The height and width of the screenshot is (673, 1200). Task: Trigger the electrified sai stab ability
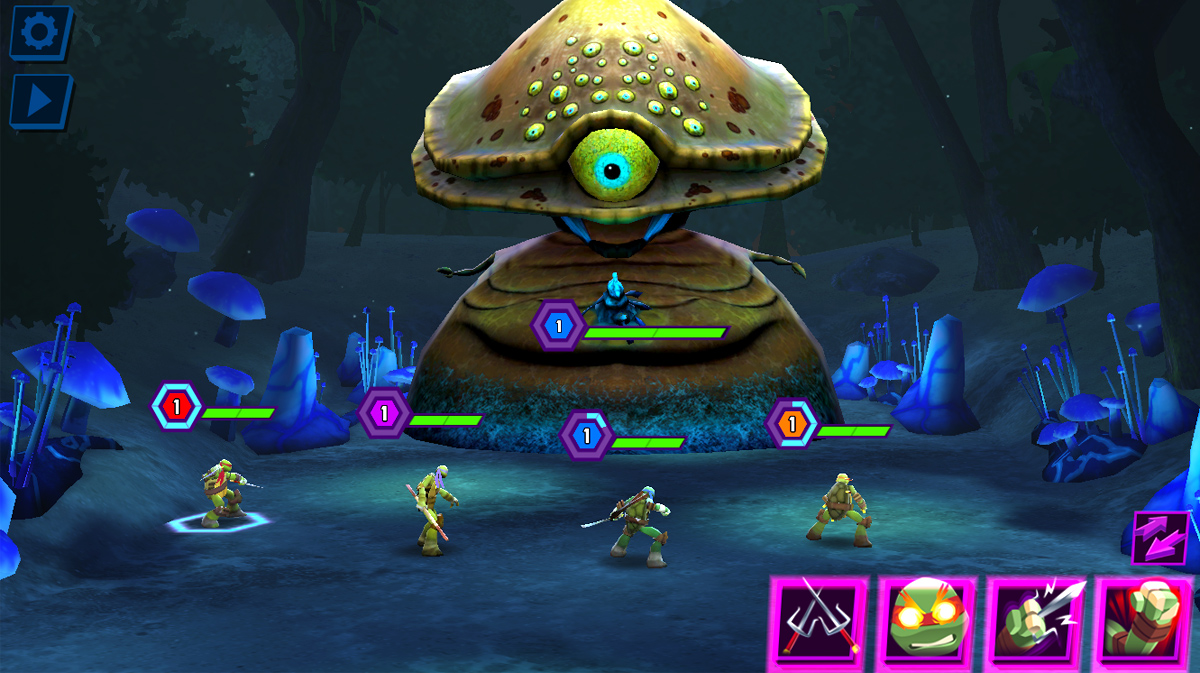(1037, 623)
